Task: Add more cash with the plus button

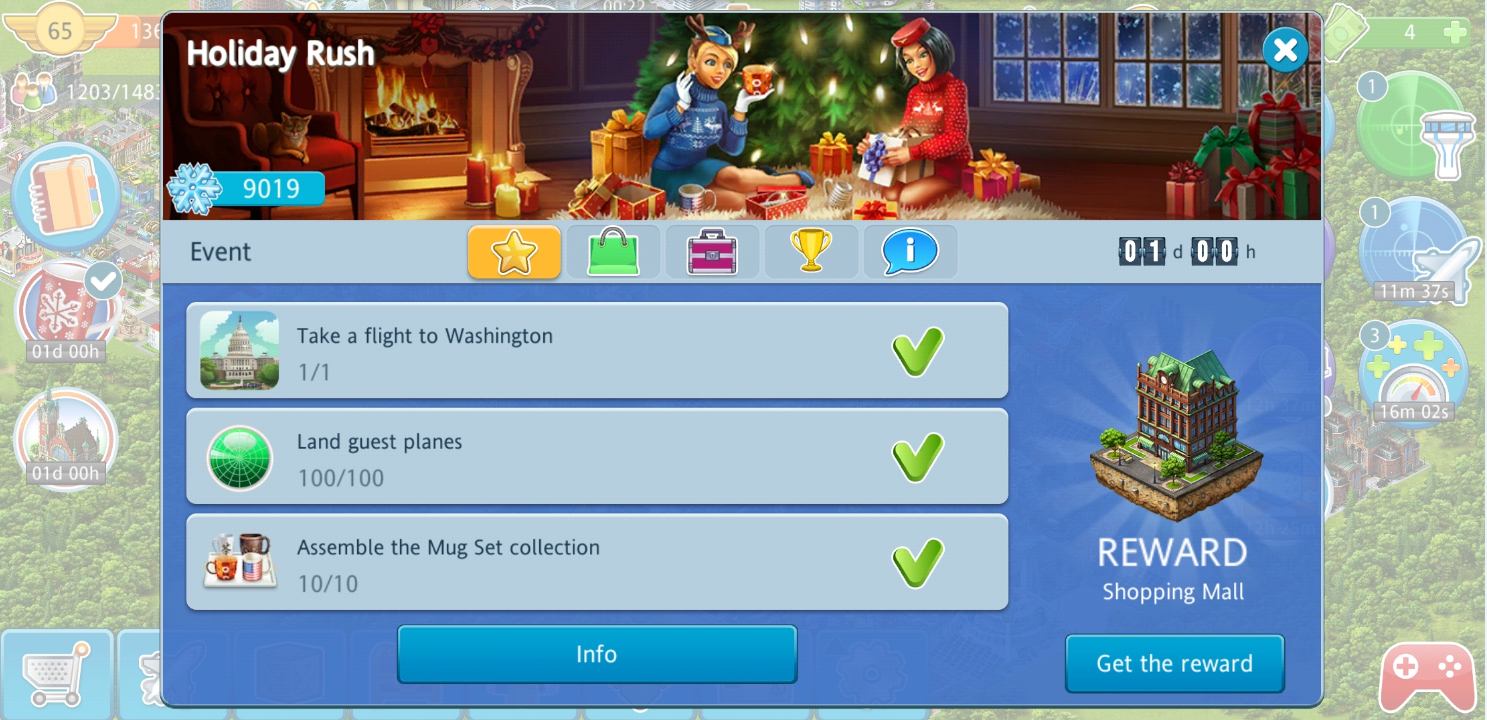Action: click(1456, 32)
